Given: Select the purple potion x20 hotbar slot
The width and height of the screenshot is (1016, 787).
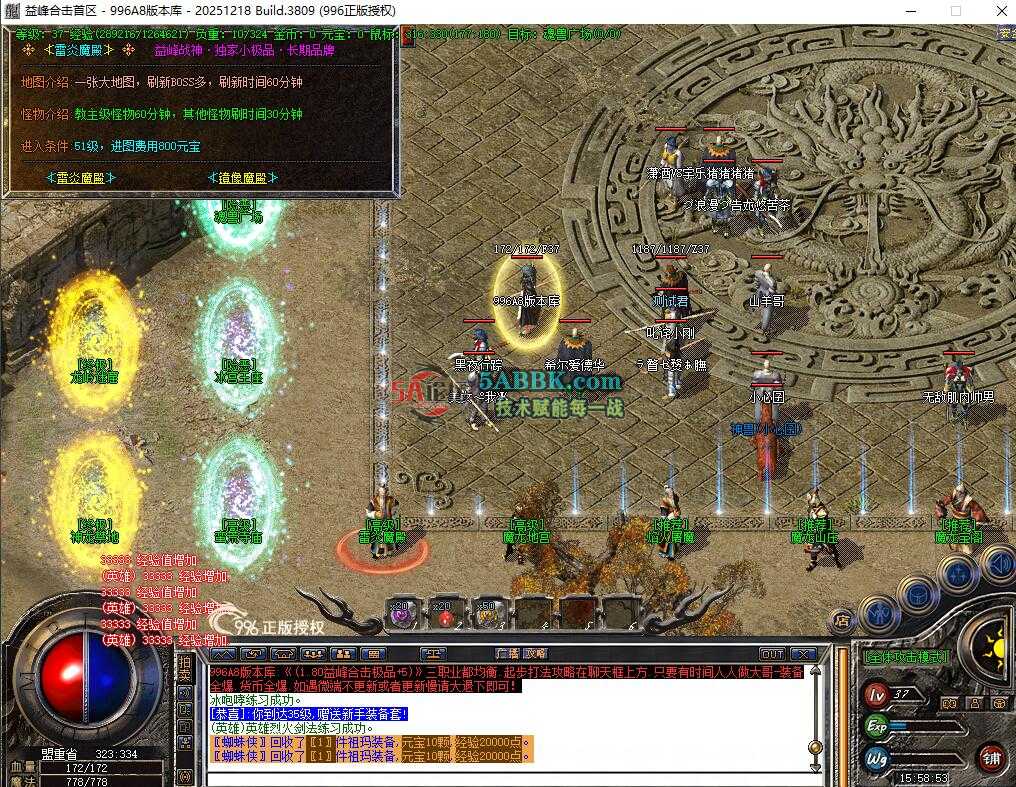Looking at the screenshot, I should [x=401, y=613].
